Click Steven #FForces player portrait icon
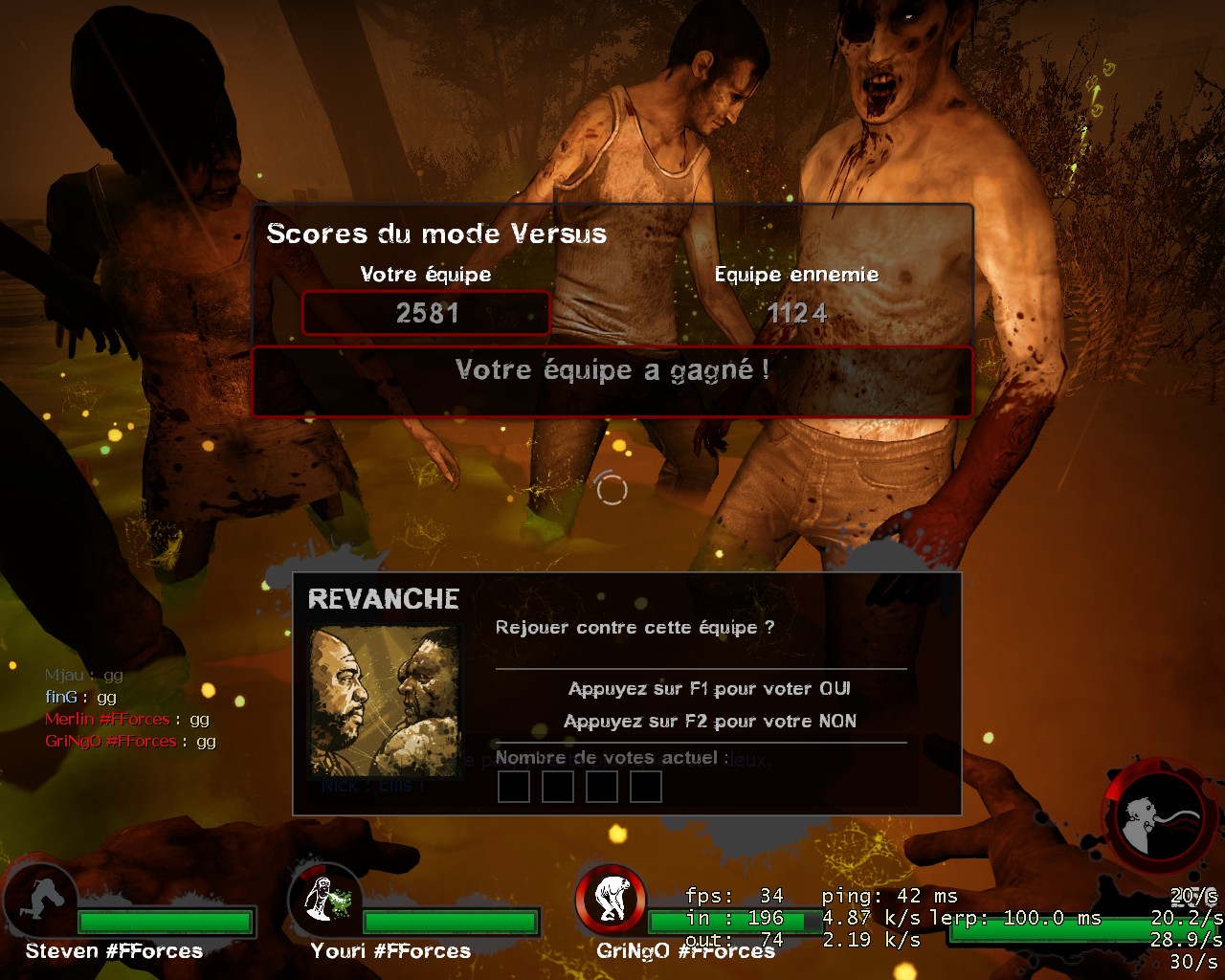Screen dimensions: 1225x980 click(41, 901)
